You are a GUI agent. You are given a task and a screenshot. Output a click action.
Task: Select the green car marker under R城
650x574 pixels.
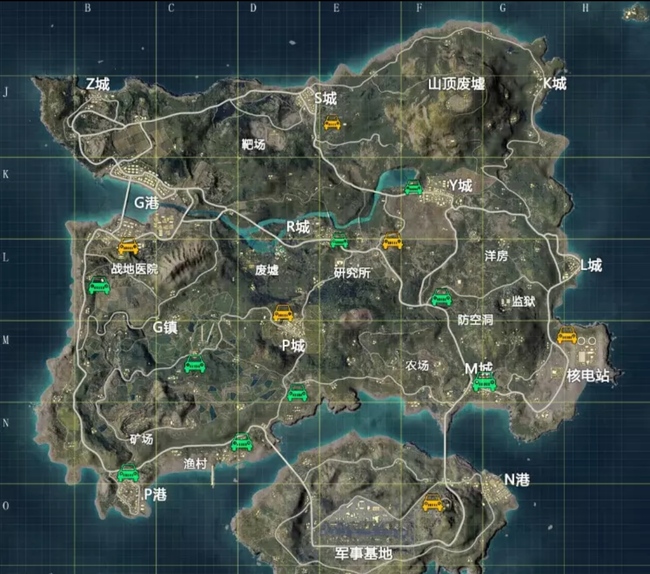(339, 239)
